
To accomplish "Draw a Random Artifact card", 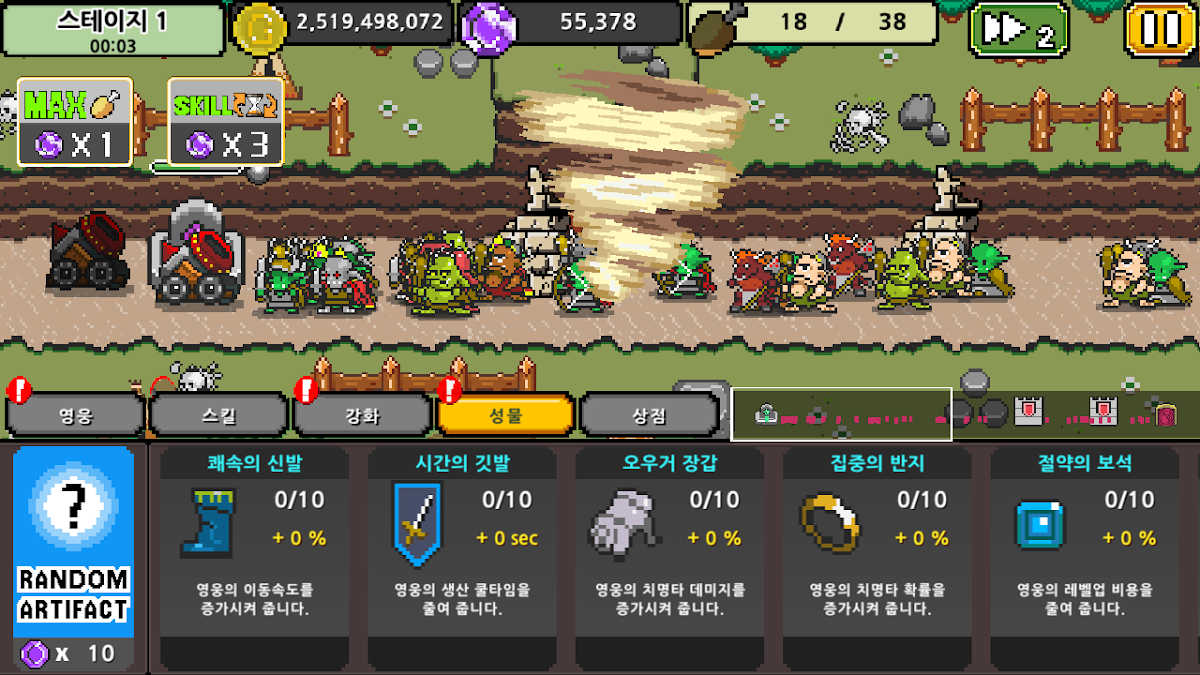I will [x=74, y=555].
